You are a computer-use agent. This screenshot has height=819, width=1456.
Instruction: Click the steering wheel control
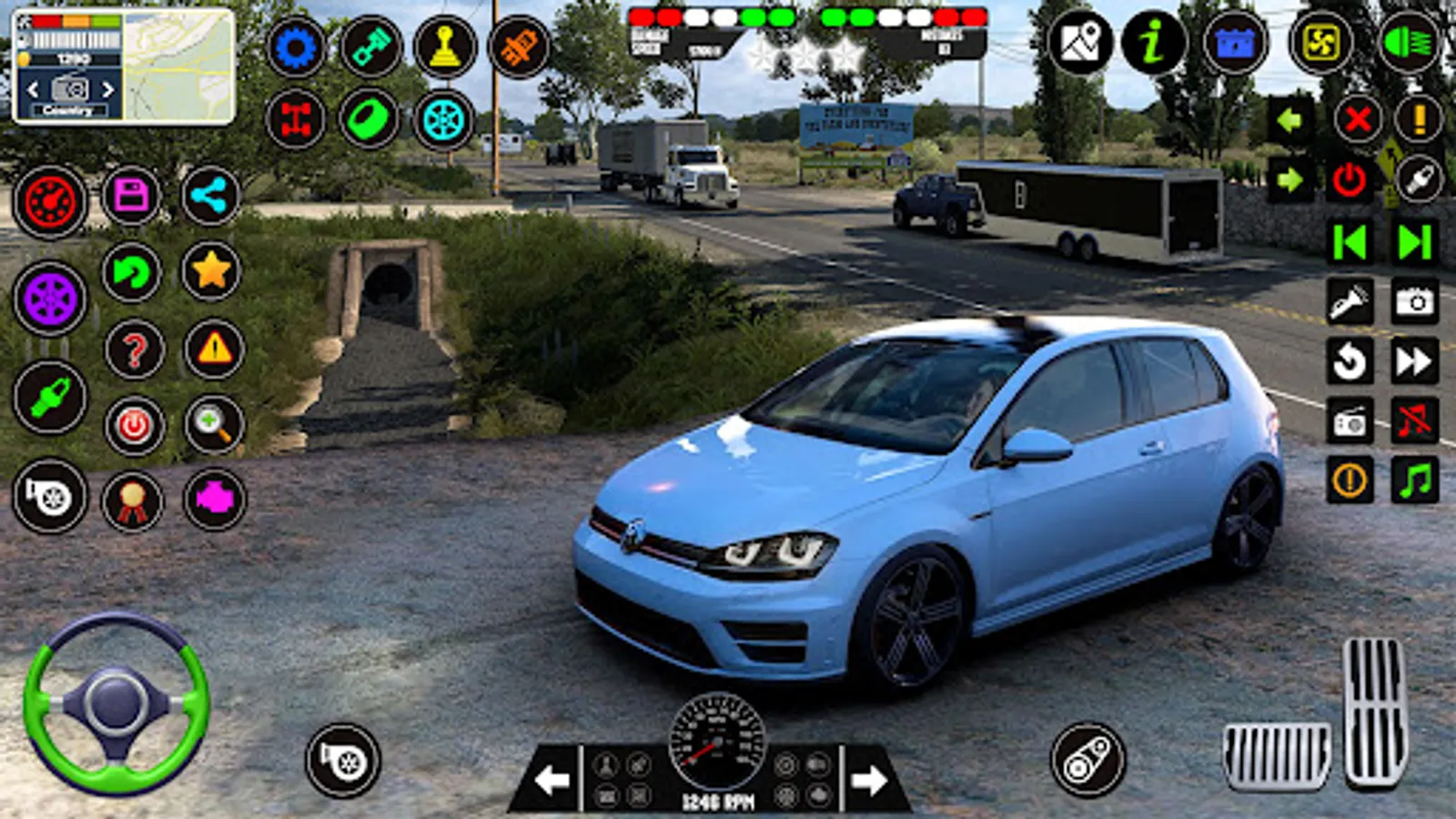(x=116, y=703)
